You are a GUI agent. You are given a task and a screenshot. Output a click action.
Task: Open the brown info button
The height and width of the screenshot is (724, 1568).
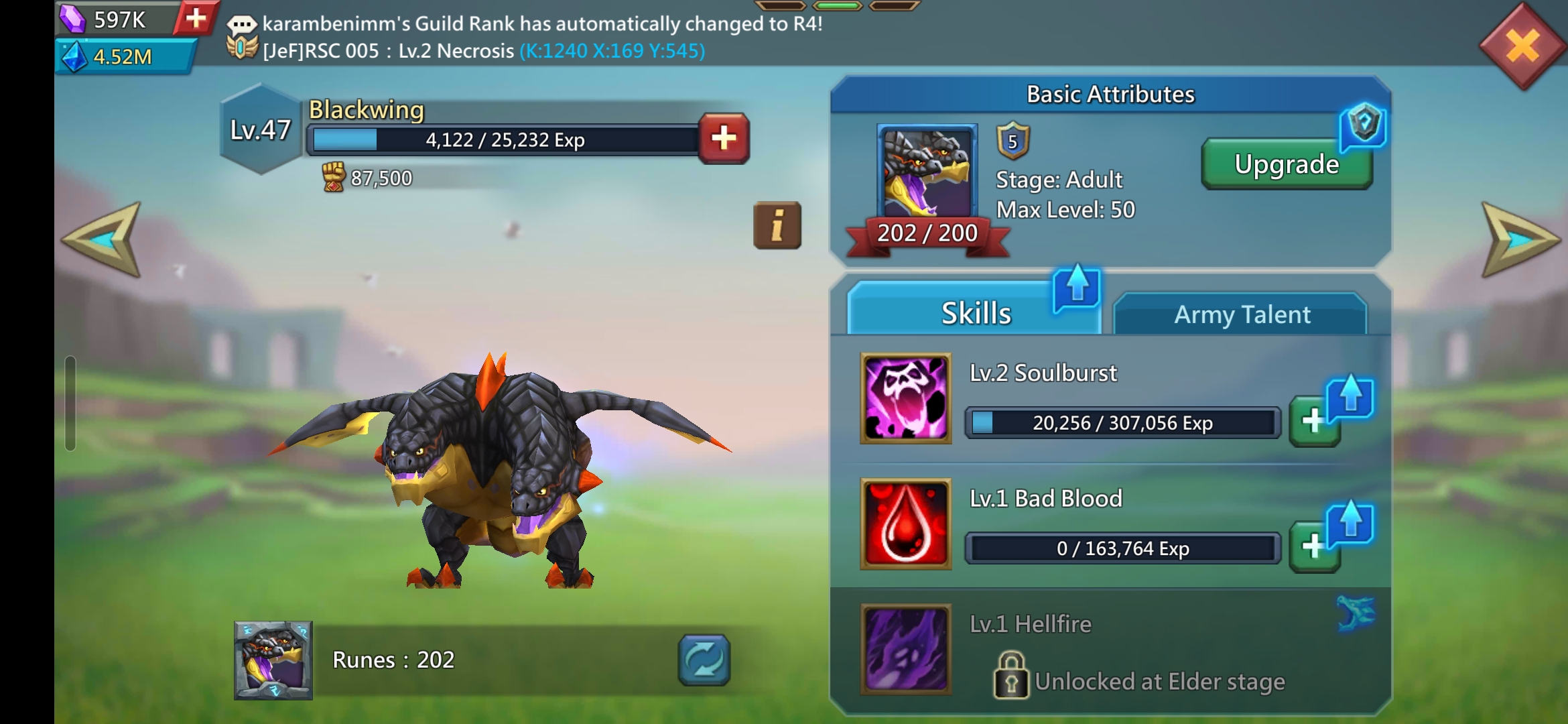point(777,225)
